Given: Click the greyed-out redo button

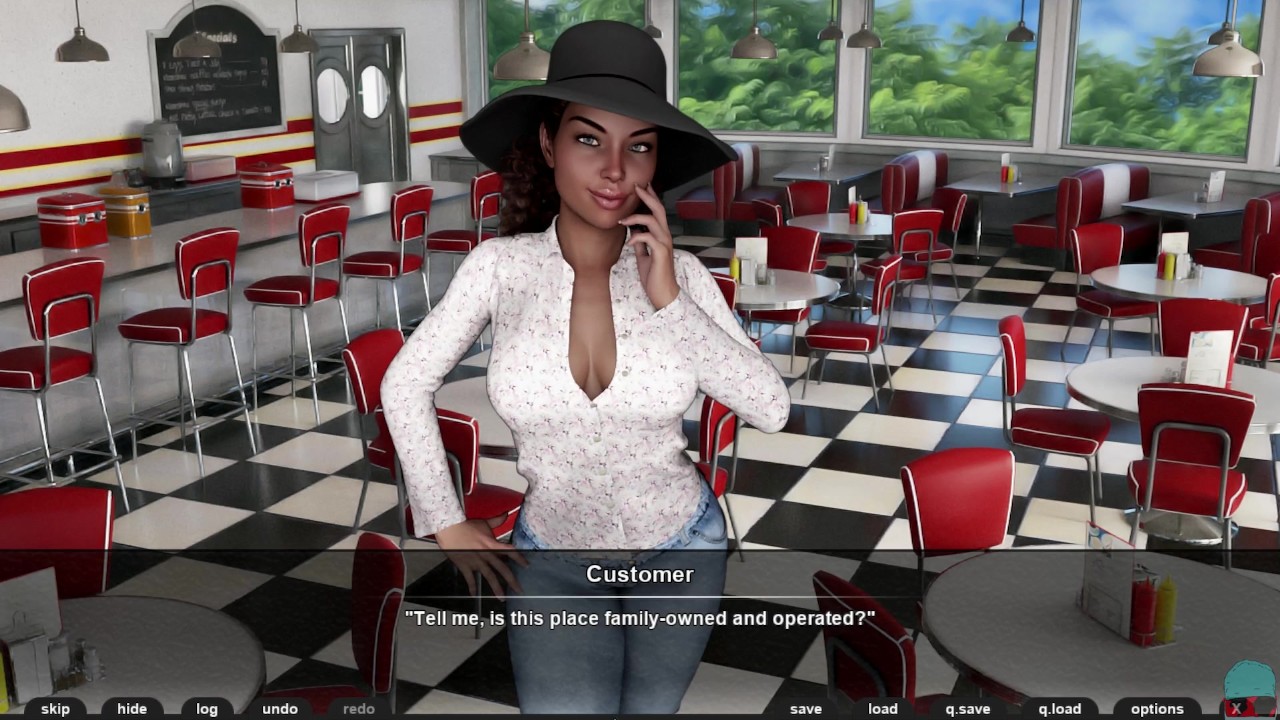Looking at the screenshot, I should coord(358,708).
